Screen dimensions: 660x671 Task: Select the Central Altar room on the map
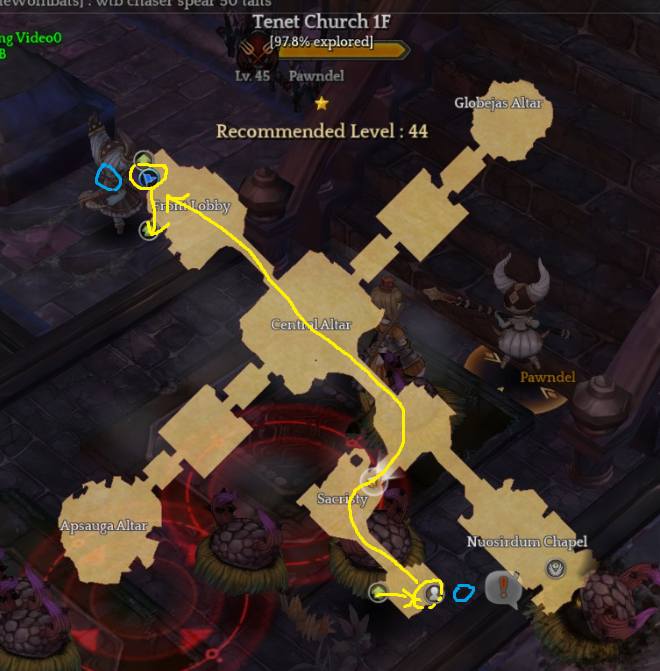point(310,325)
